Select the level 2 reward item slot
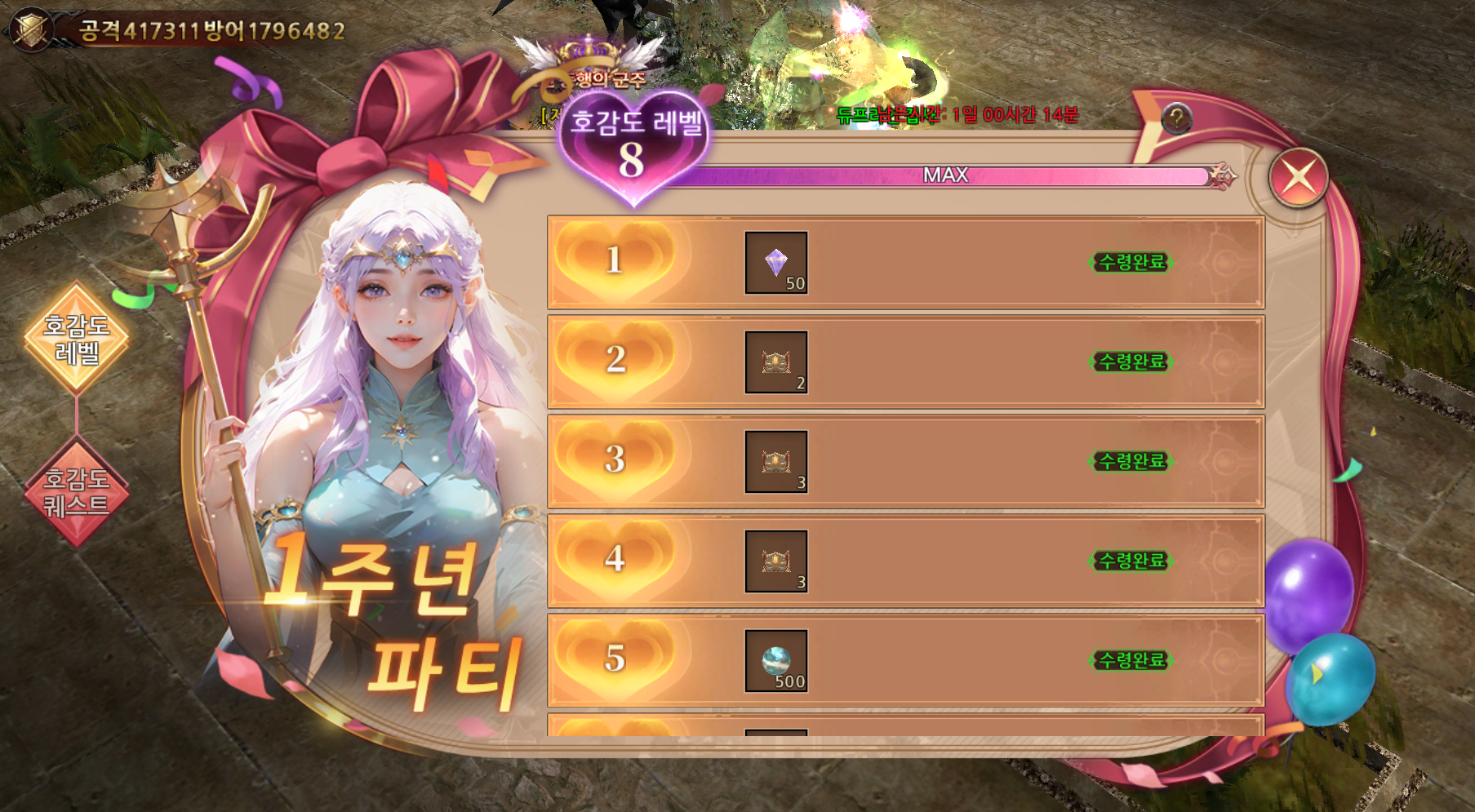The width and height of the screenshot is (1475, 812). (x=775, y=362)
